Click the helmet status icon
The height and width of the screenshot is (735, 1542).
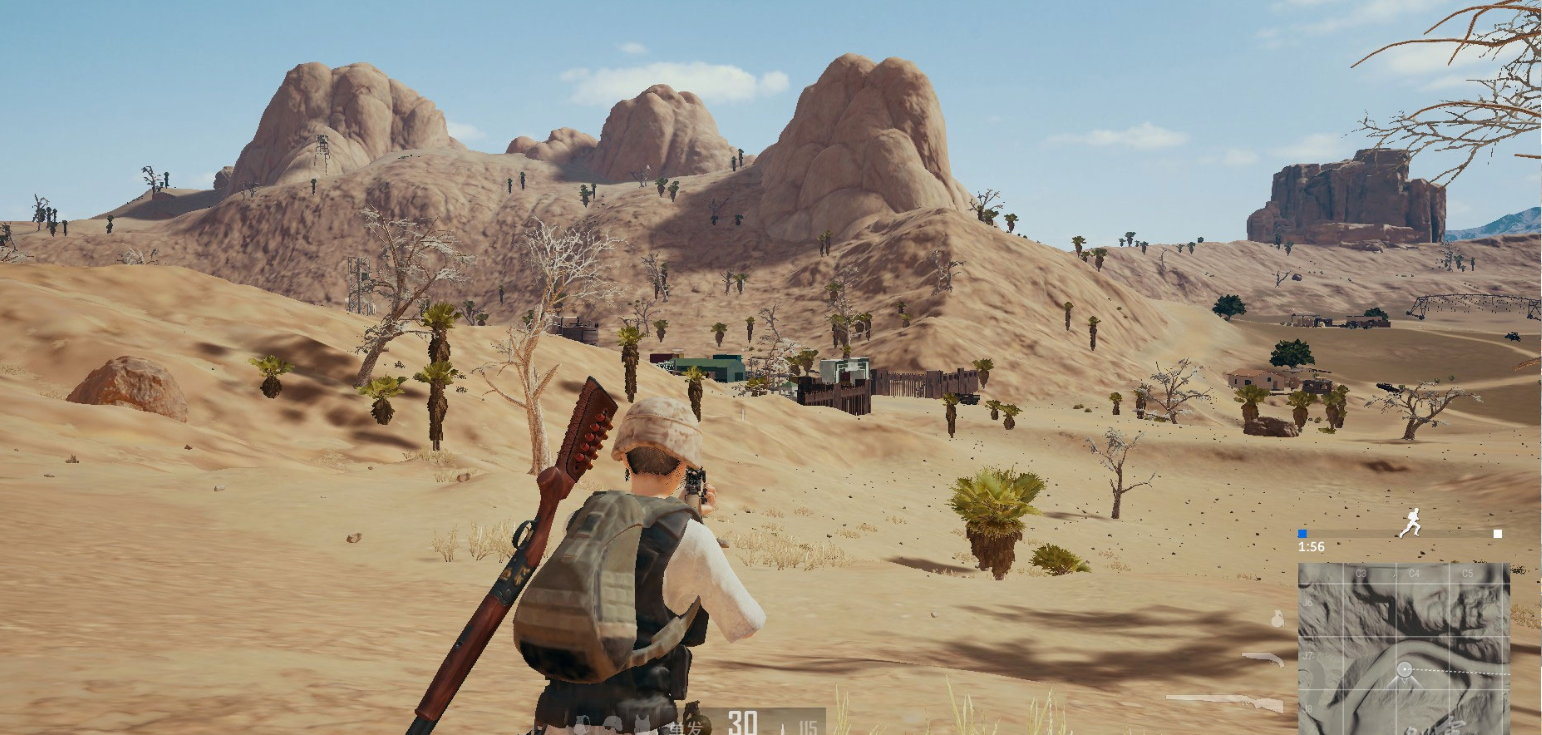(612, 723)
